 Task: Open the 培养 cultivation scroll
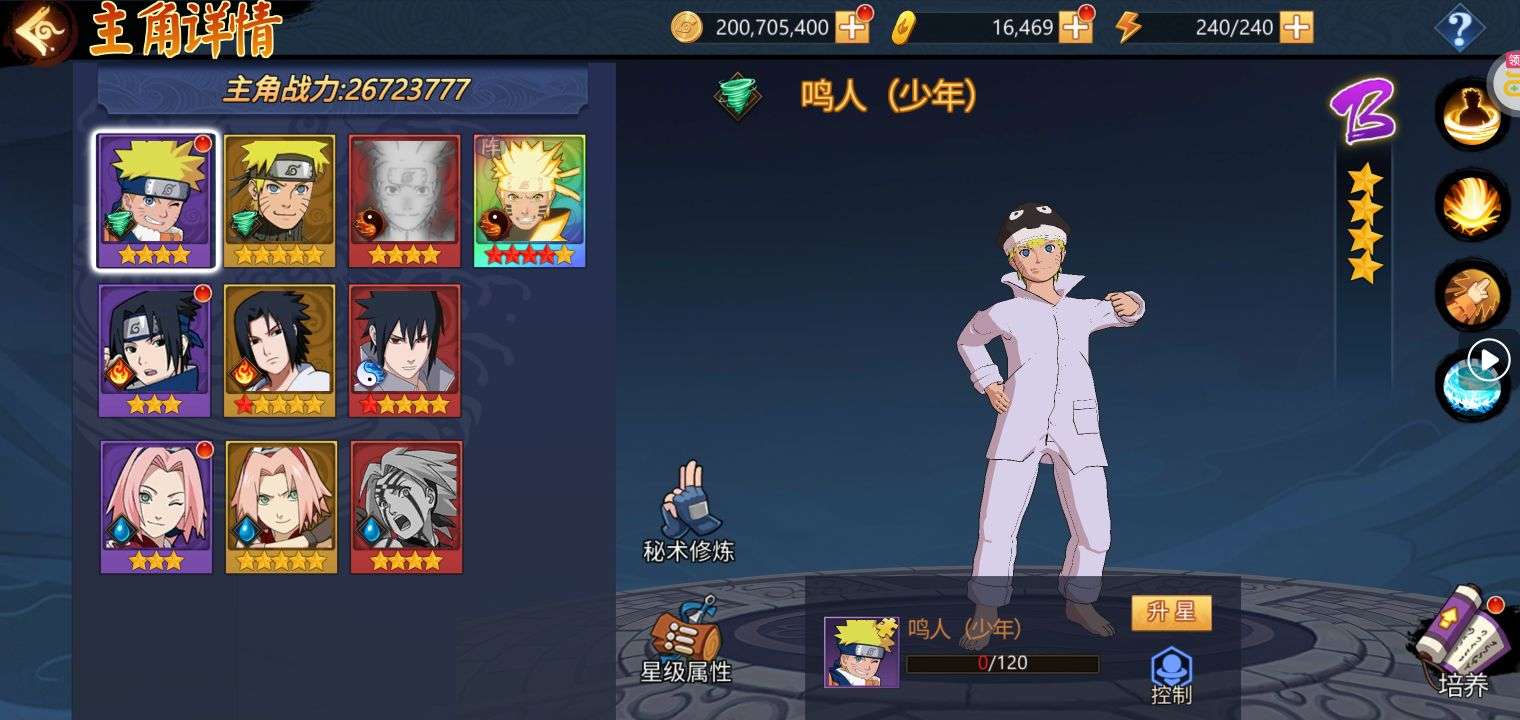tap(1463, 641)
